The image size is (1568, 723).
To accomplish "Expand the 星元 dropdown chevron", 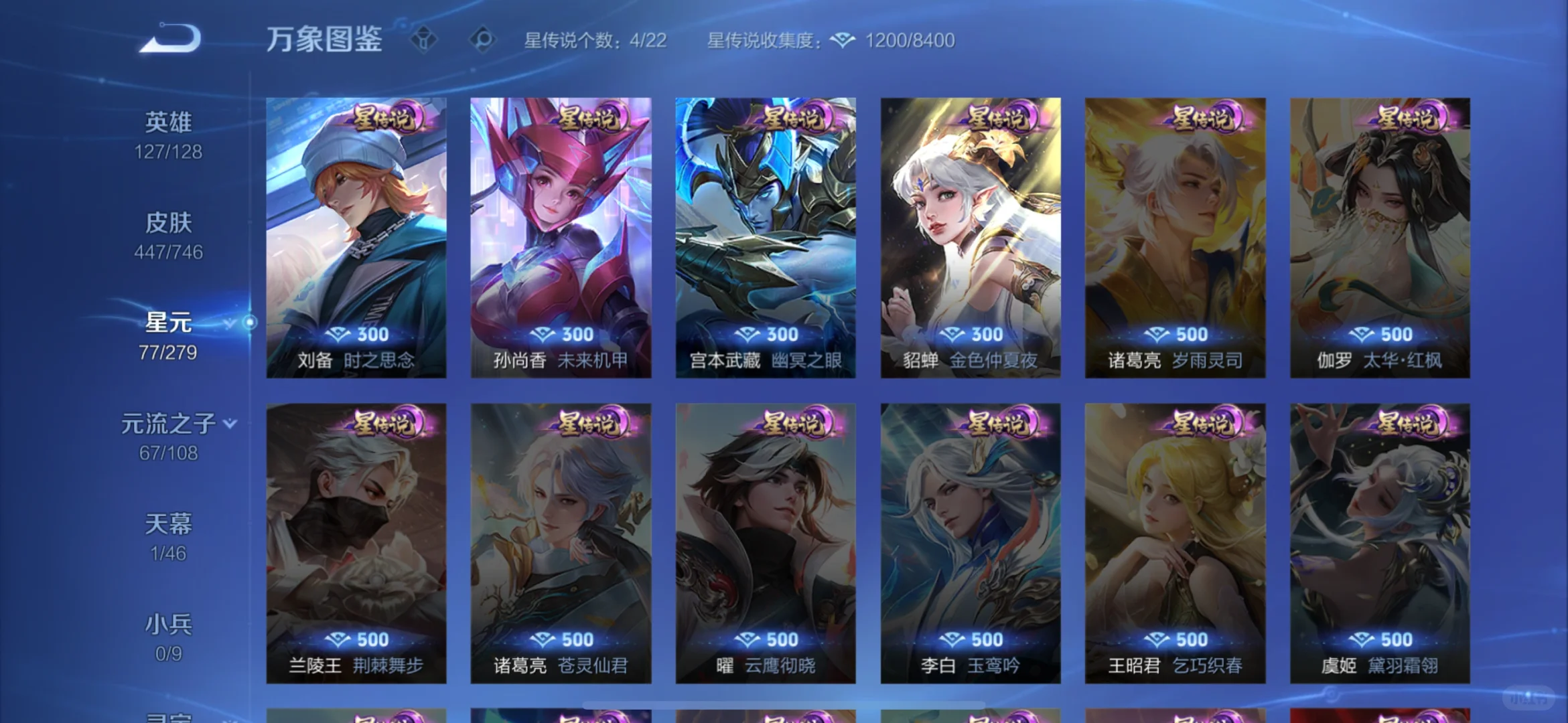I will 228,323.
